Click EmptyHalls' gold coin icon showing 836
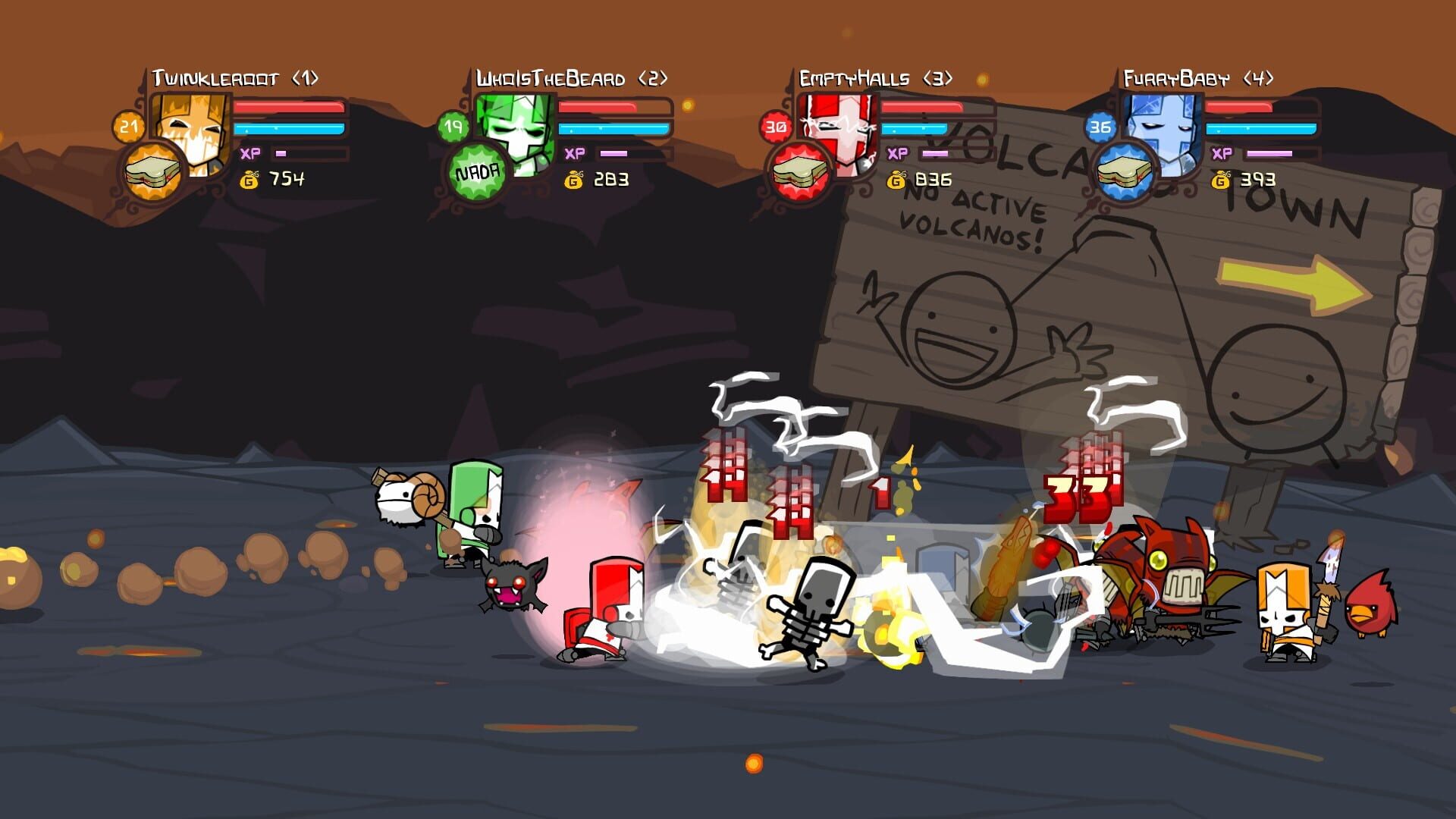Viewport: 1456px width, 819px height. pyautogui.click(x=897, y=181)
